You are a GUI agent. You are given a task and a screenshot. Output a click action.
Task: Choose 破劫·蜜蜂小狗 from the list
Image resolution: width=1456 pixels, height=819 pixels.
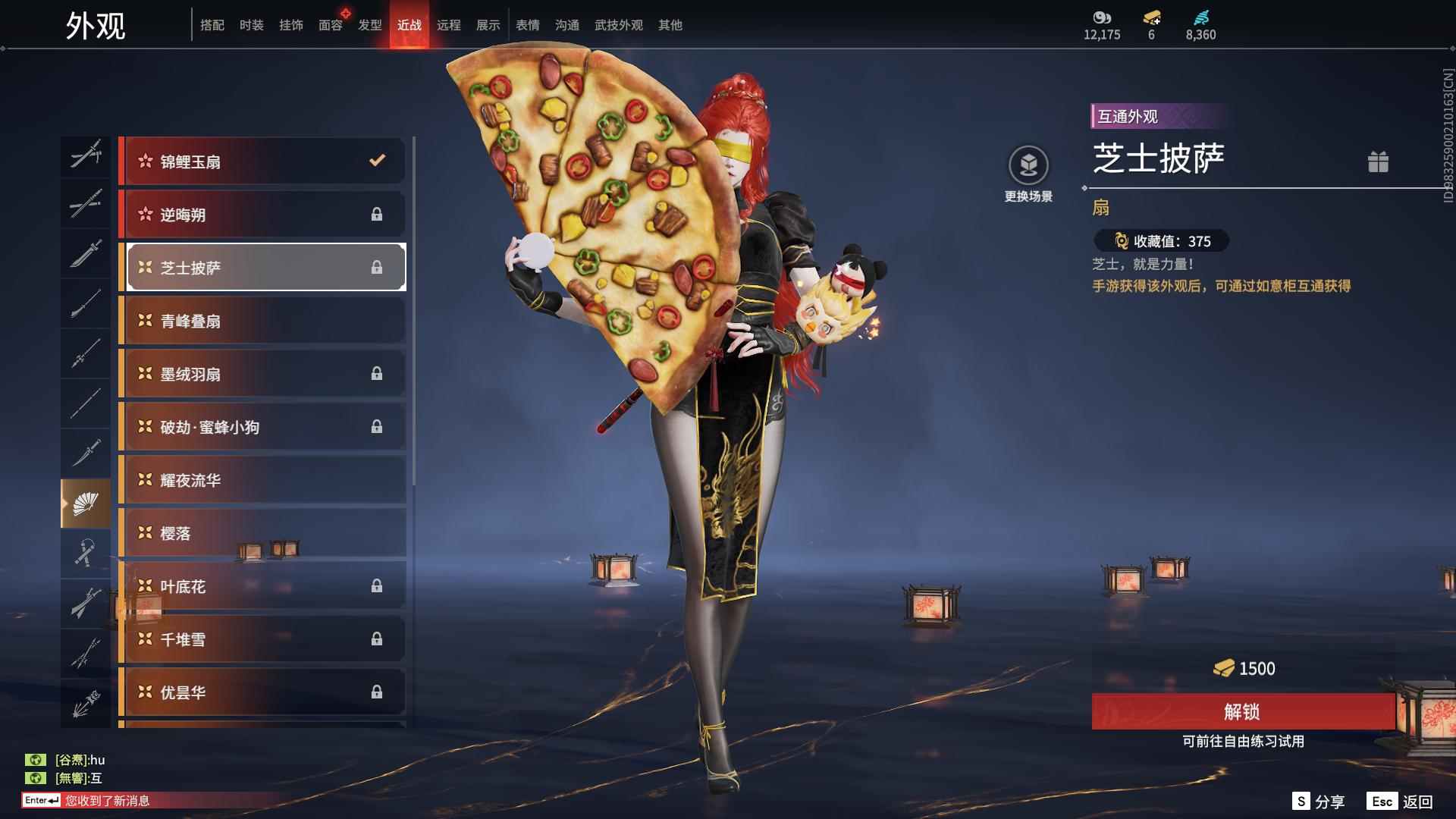[262, 427]
